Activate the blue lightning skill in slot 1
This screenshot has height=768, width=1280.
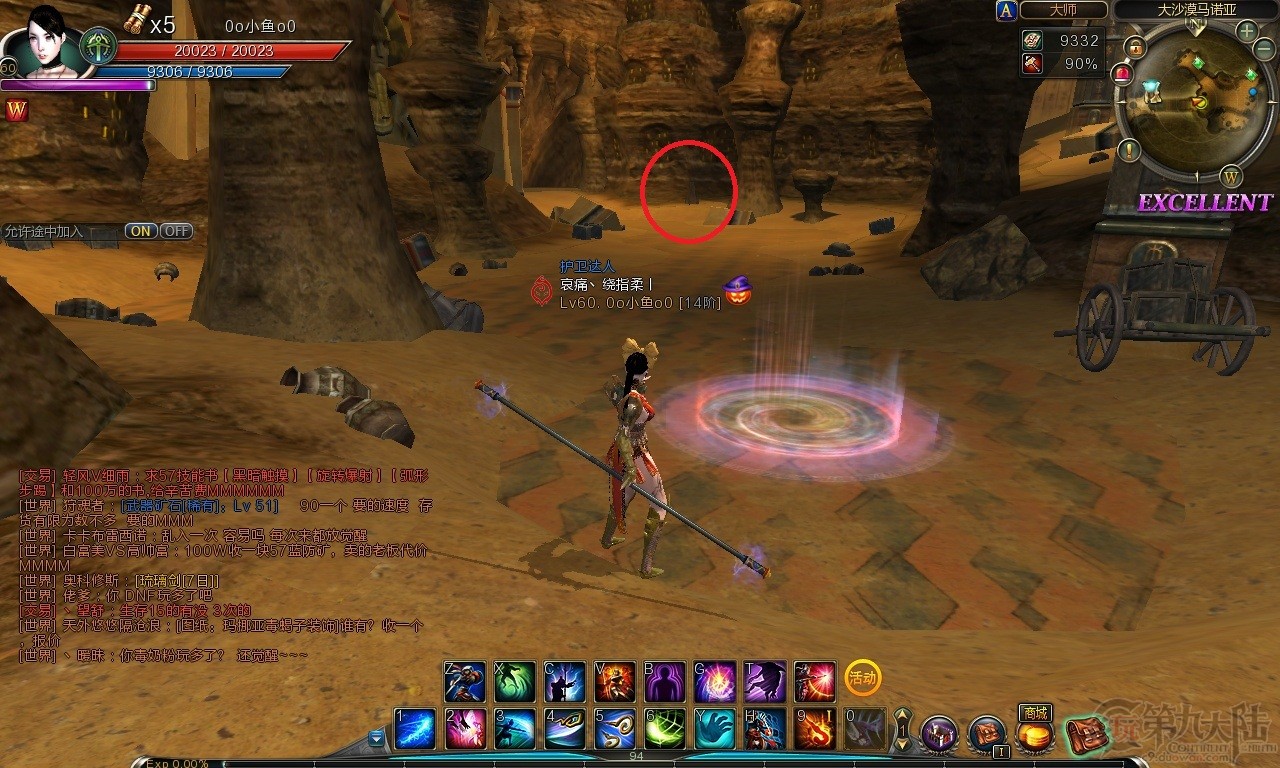click(414, 729)
